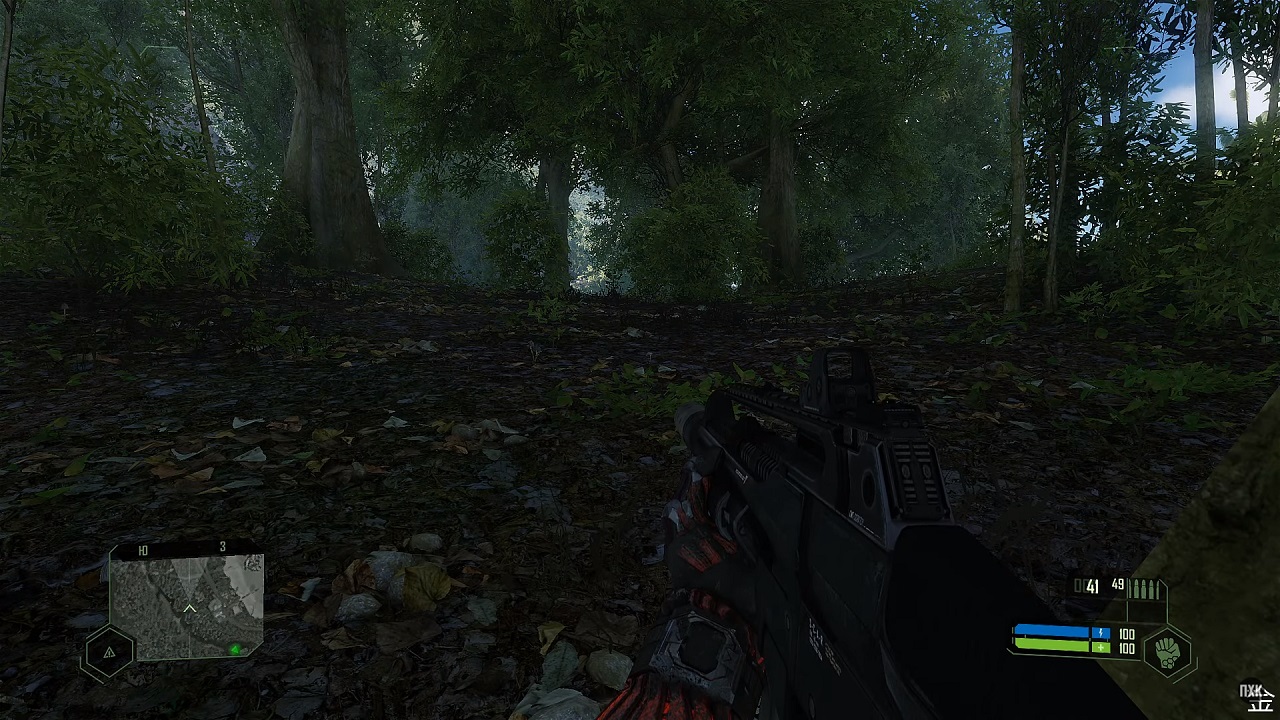Click the 100 energy value text
1280x720 pixels.
point(1126,632)
